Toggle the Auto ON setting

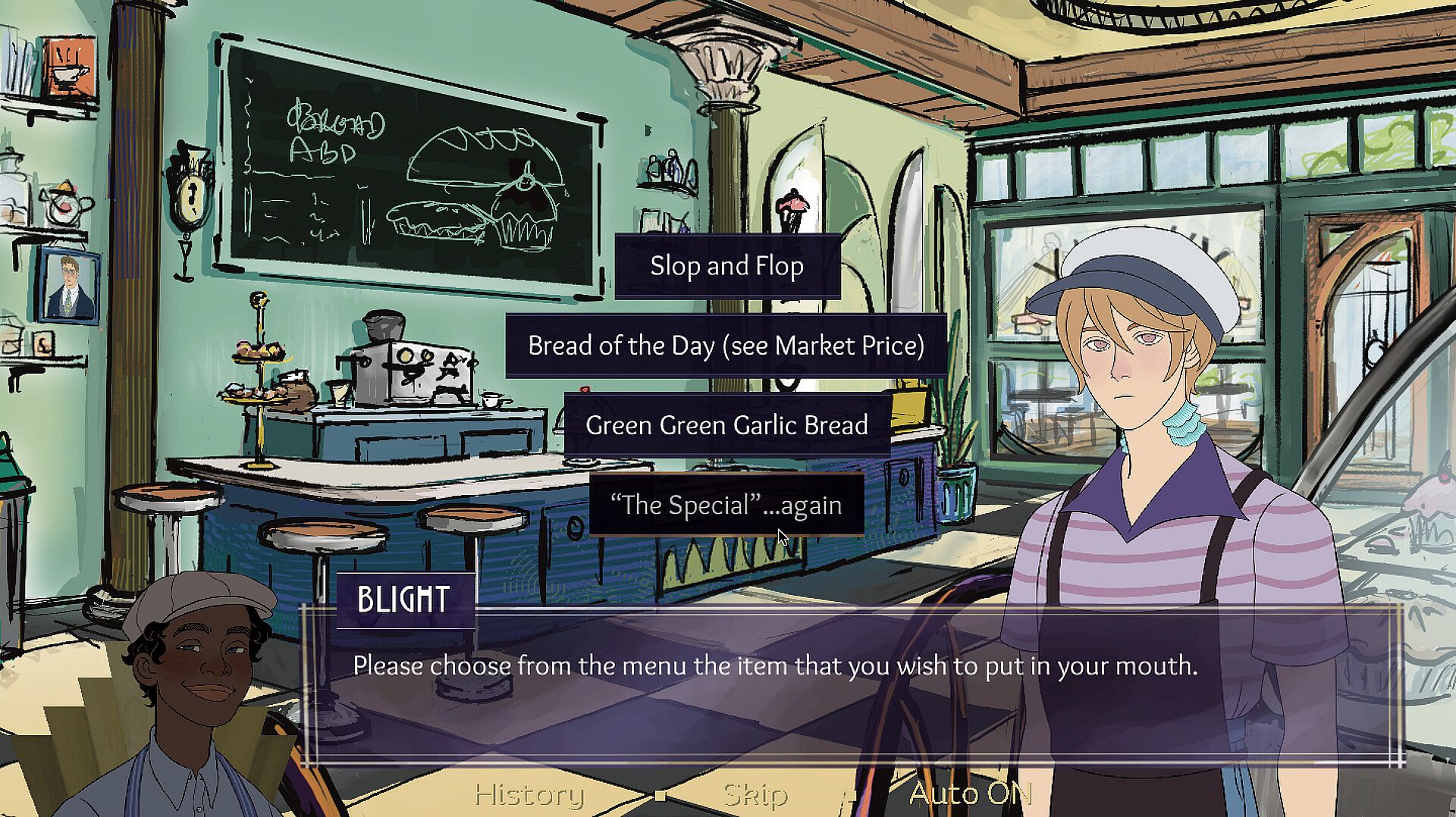pyautogui.click(x=970, y=794)
